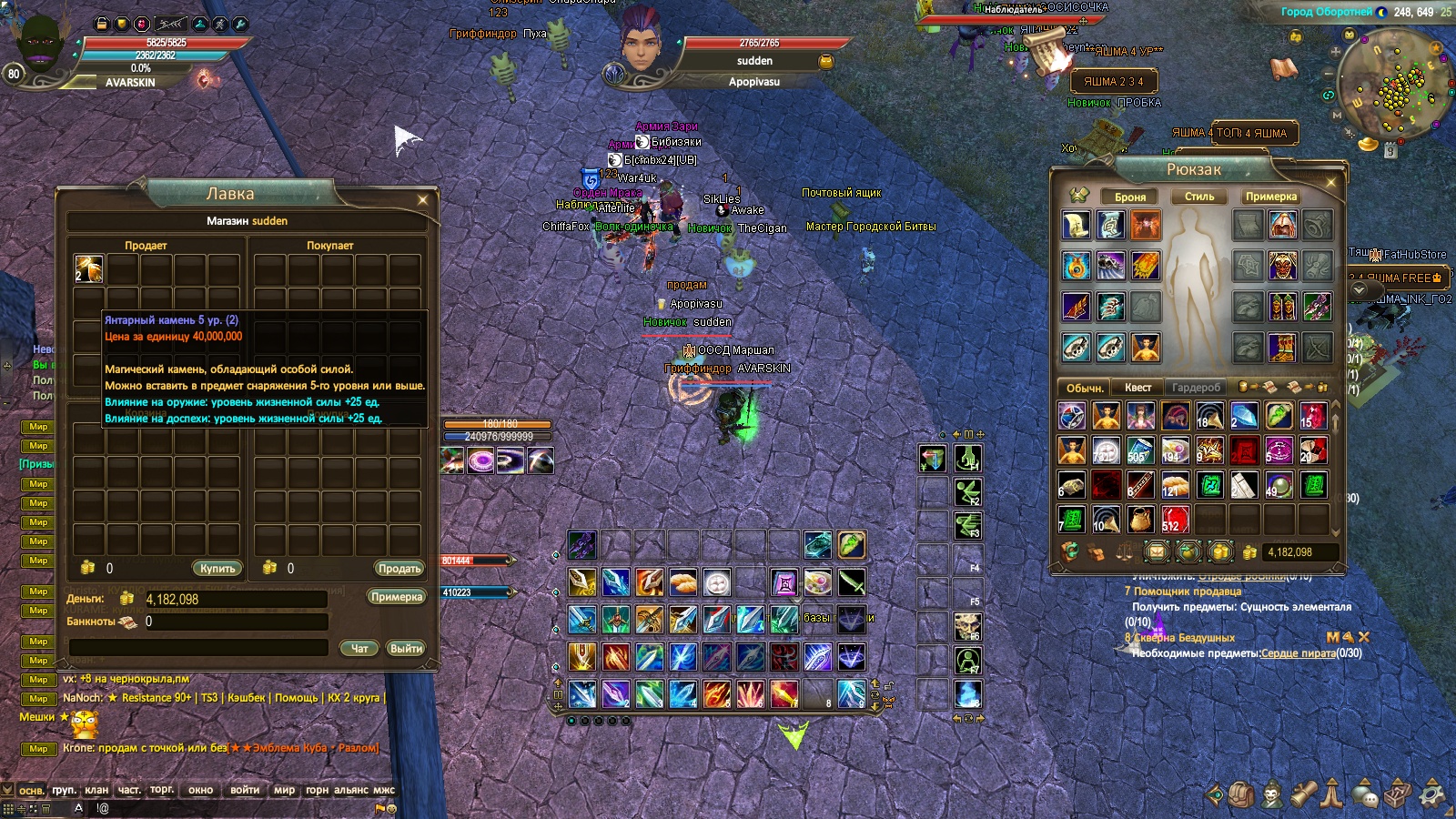1456x819 pixels.
Task: Switch chat to the клан channel tab
Action: coord(96,790)
